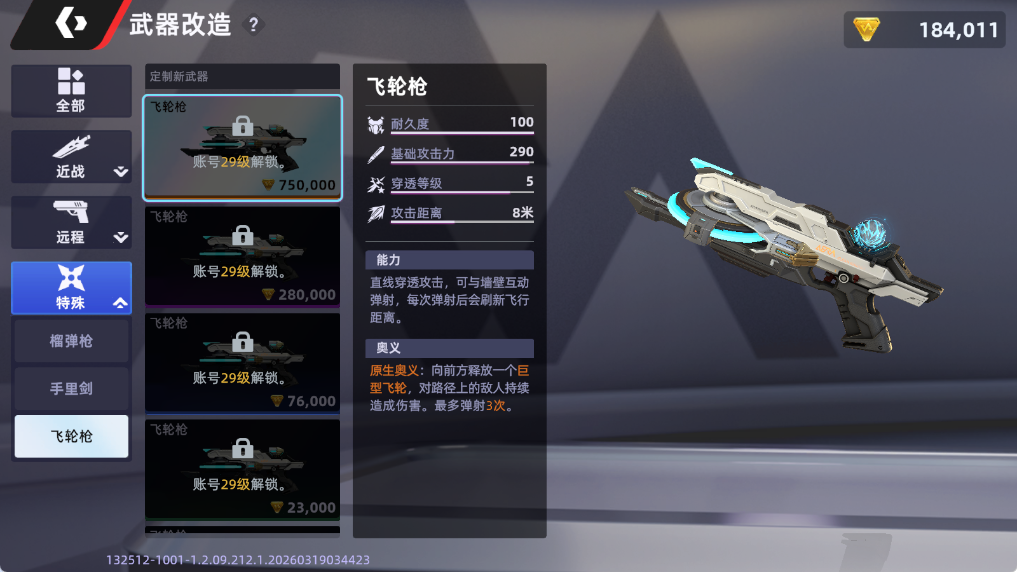Select the 手里剑 subcategory
Image resolution: width=1017 pixels, height=572 pixels.
[71, 388]
